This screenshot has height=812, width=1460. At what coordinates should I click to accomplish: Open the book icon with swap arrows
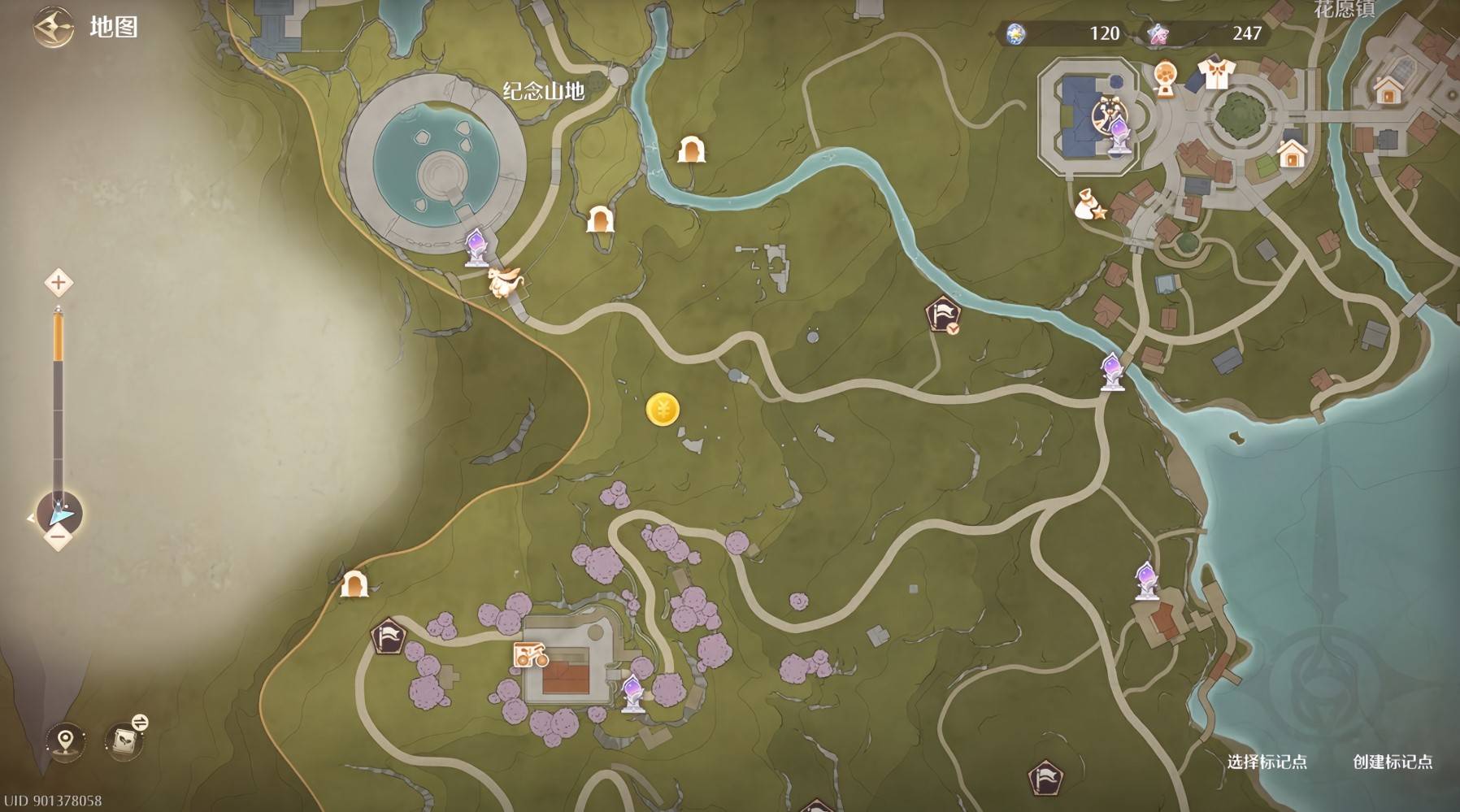(126, 739)
